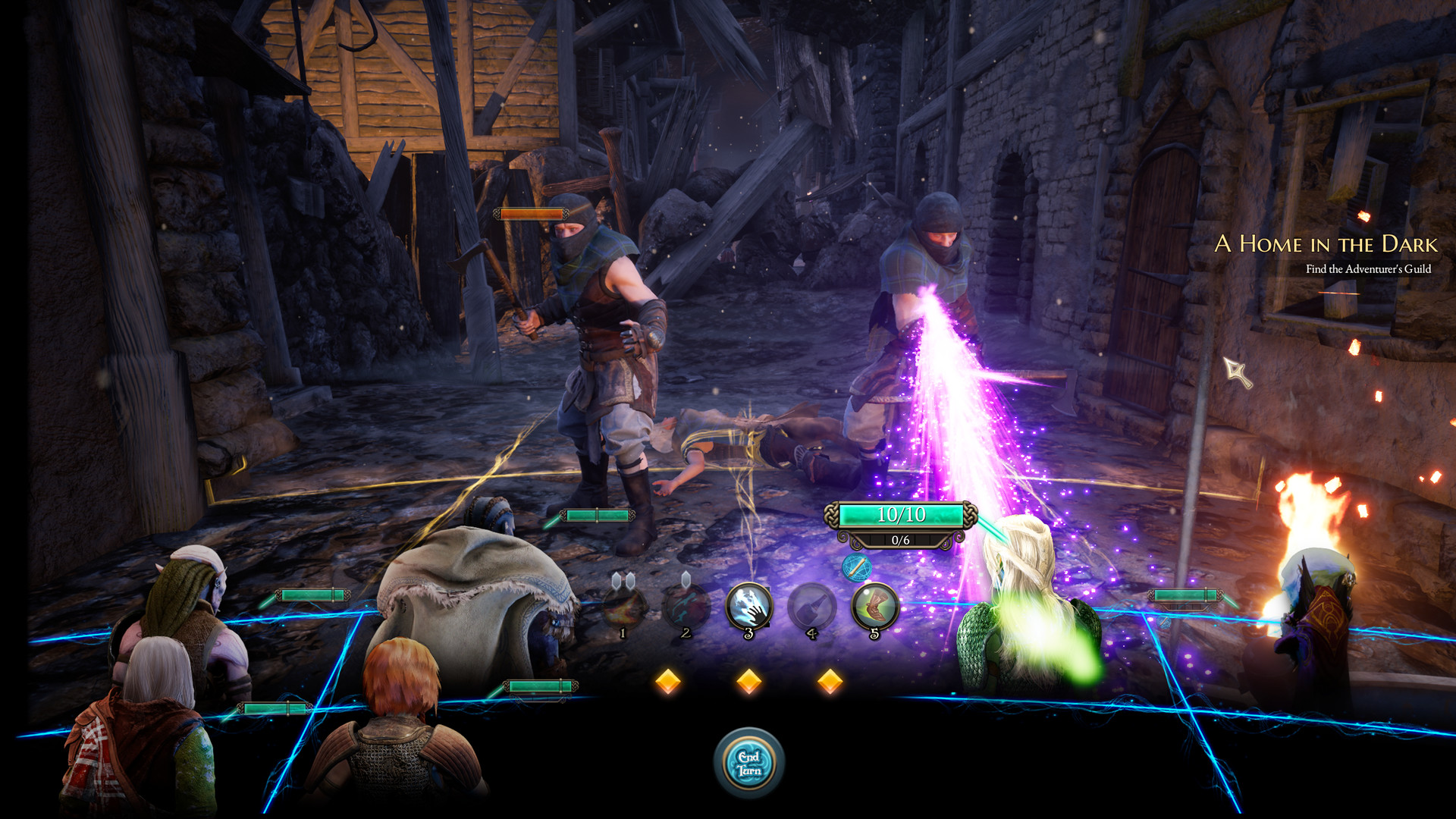Click the enemy's orange health bar
Image resolution: width=1456 pixels, height=819 pixels.
click(x=531, y=214)
